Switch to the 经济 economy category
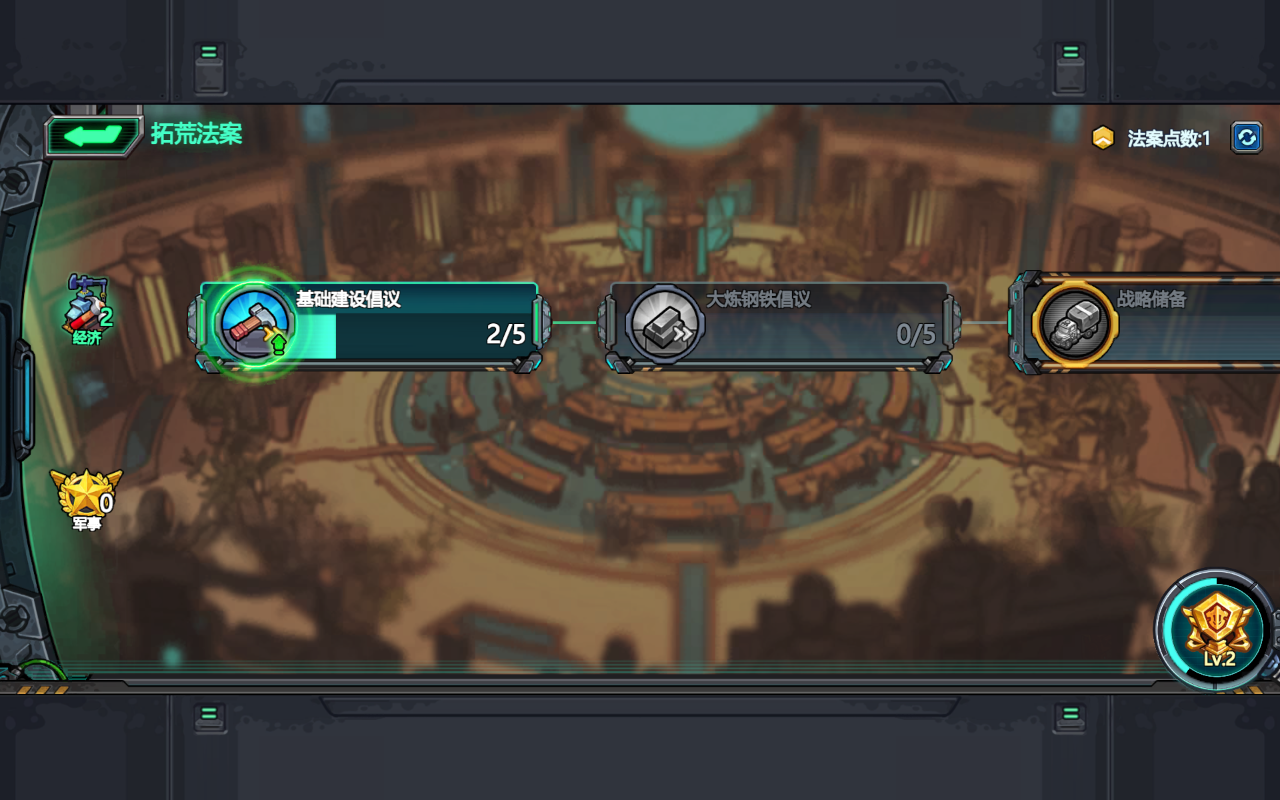The height and width of the screenshot is (800, 1280). click(x=88, y=311)
